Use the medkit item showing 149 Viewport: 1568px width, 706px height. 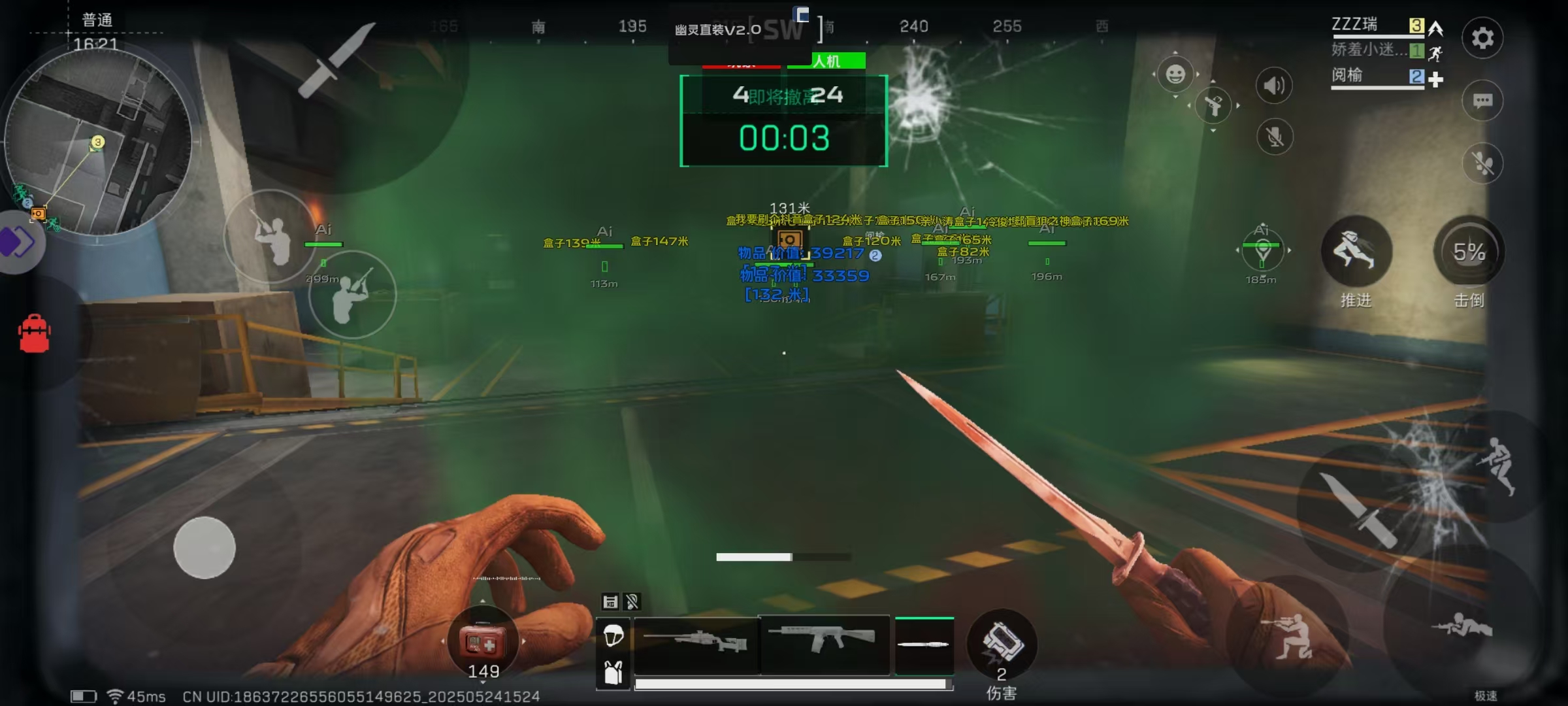click(482, 643)
